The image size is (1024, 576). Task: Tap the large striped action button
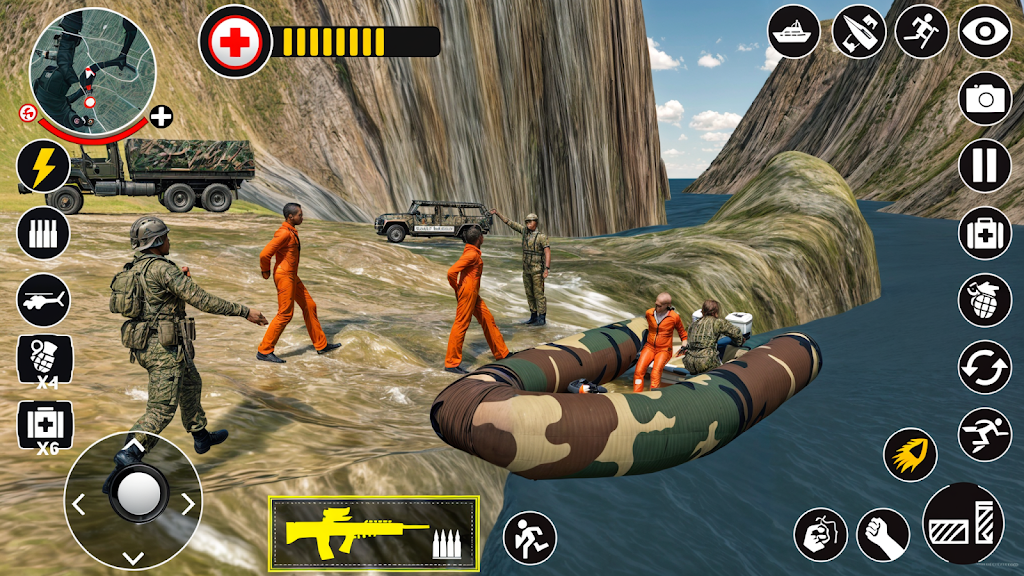click(963, 523)
